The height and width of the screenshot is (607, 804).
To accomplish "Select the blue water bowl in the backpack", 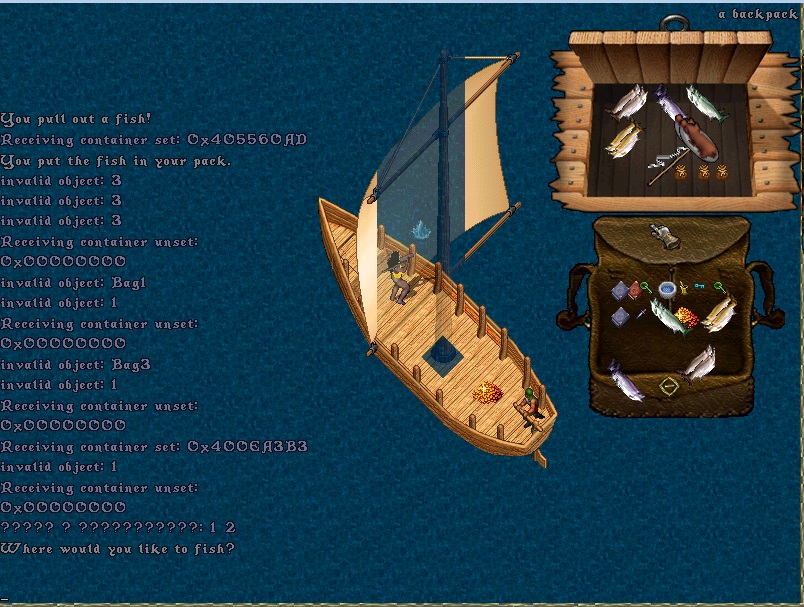I will tap(667, 290).
